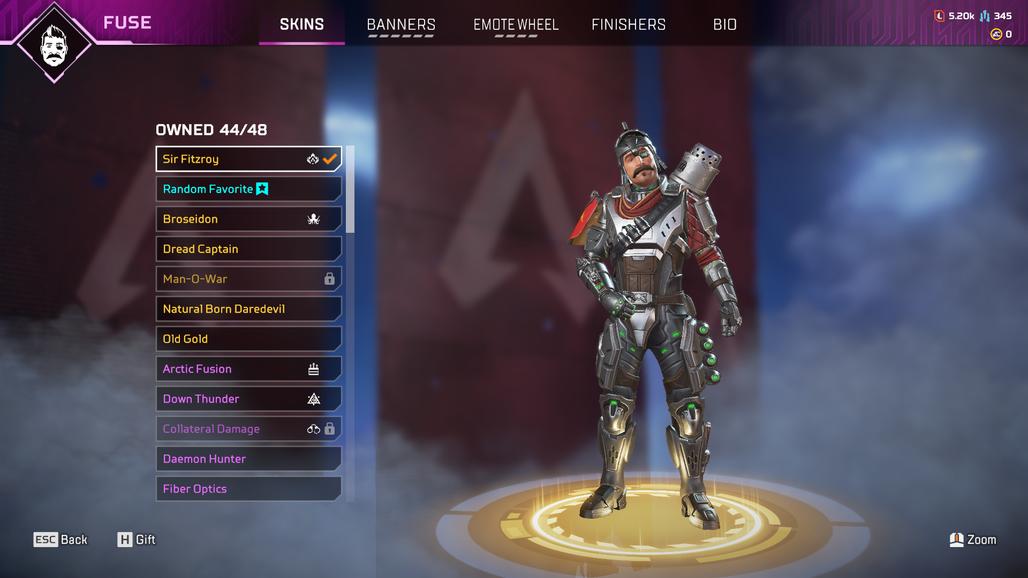This screenshot has height=578, width=1028.
Task: Choose the locked Man-O-War skin
Action: [x=248, y=279]
